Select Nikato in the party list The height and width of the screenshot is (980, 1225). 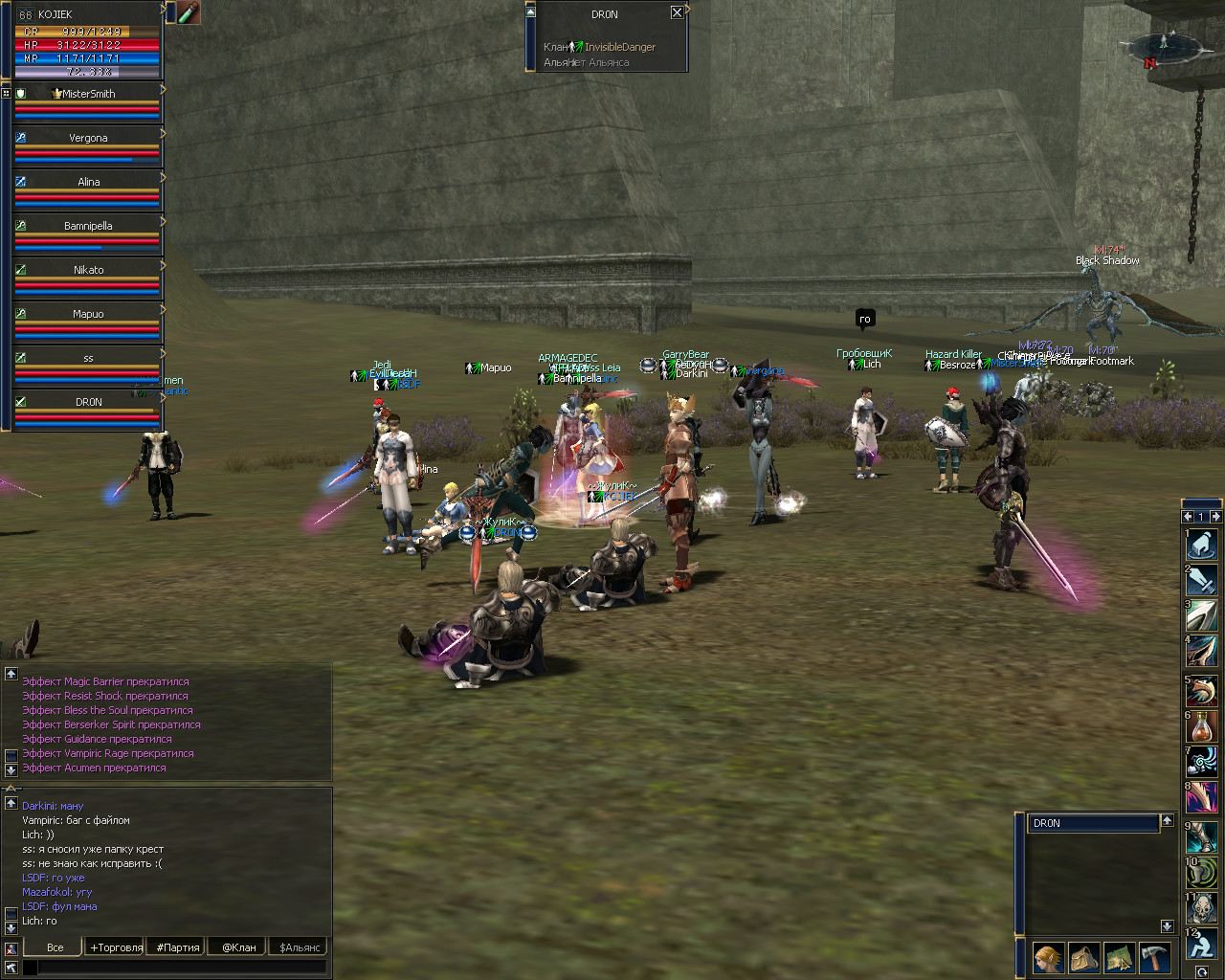tap(87, 270)
